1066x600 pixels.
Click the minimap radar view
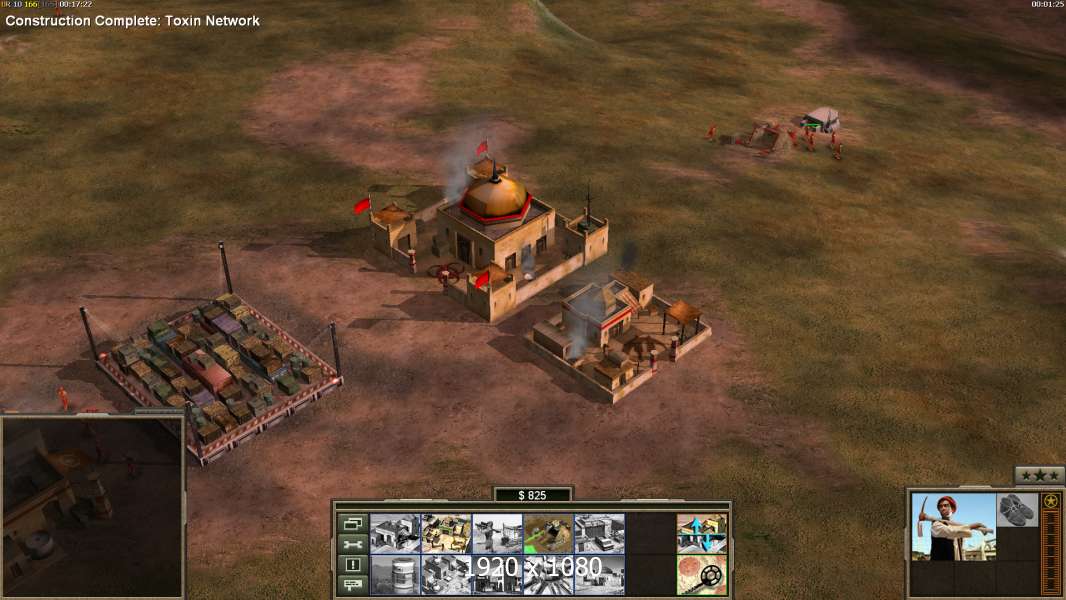tap(92, 506)
